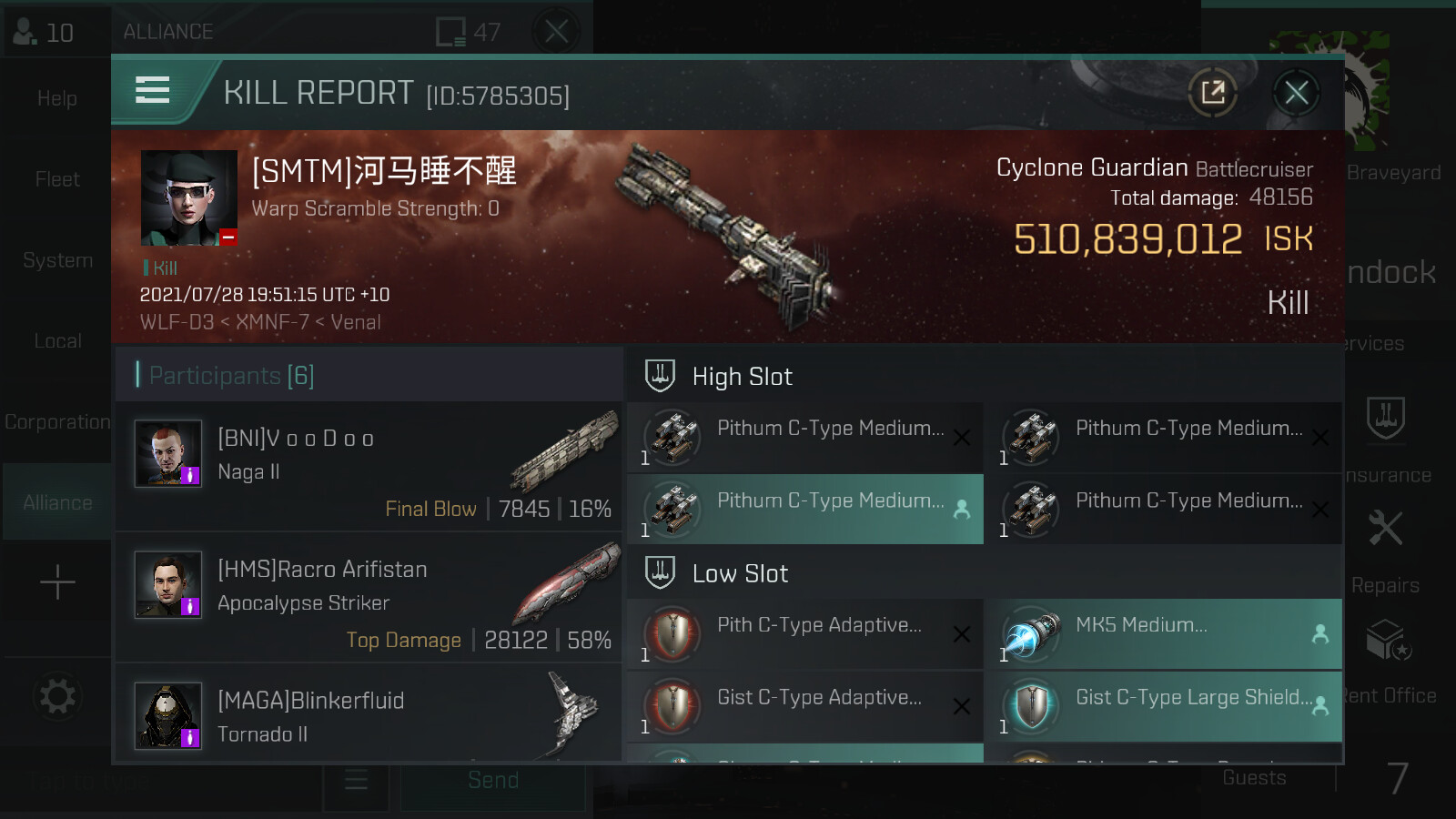Switch to the Fleet chat tab
1456x819 pixels.
pyautogui.click(x=57, y=179)
